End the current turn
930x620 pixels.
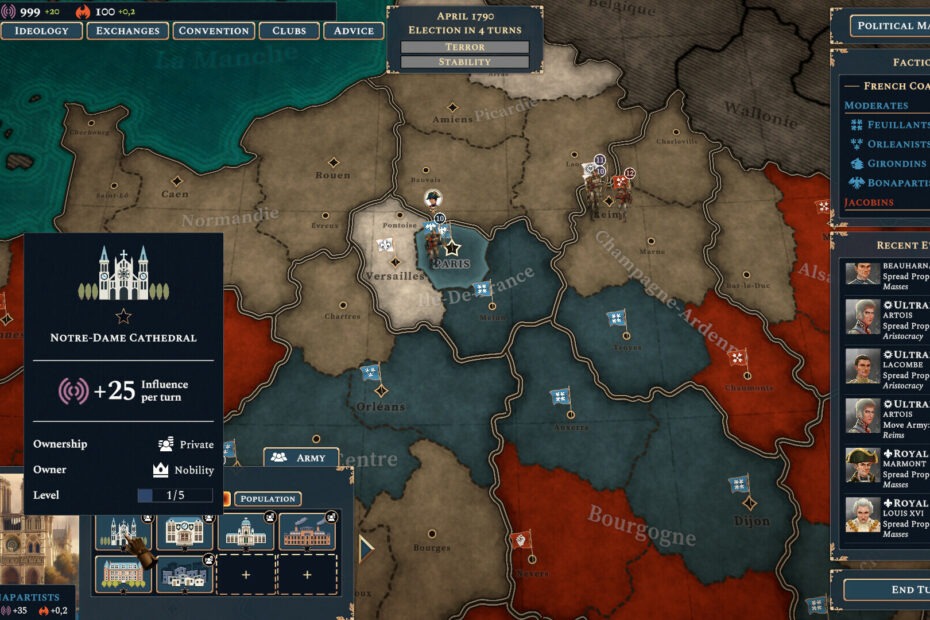click(888, 589)
